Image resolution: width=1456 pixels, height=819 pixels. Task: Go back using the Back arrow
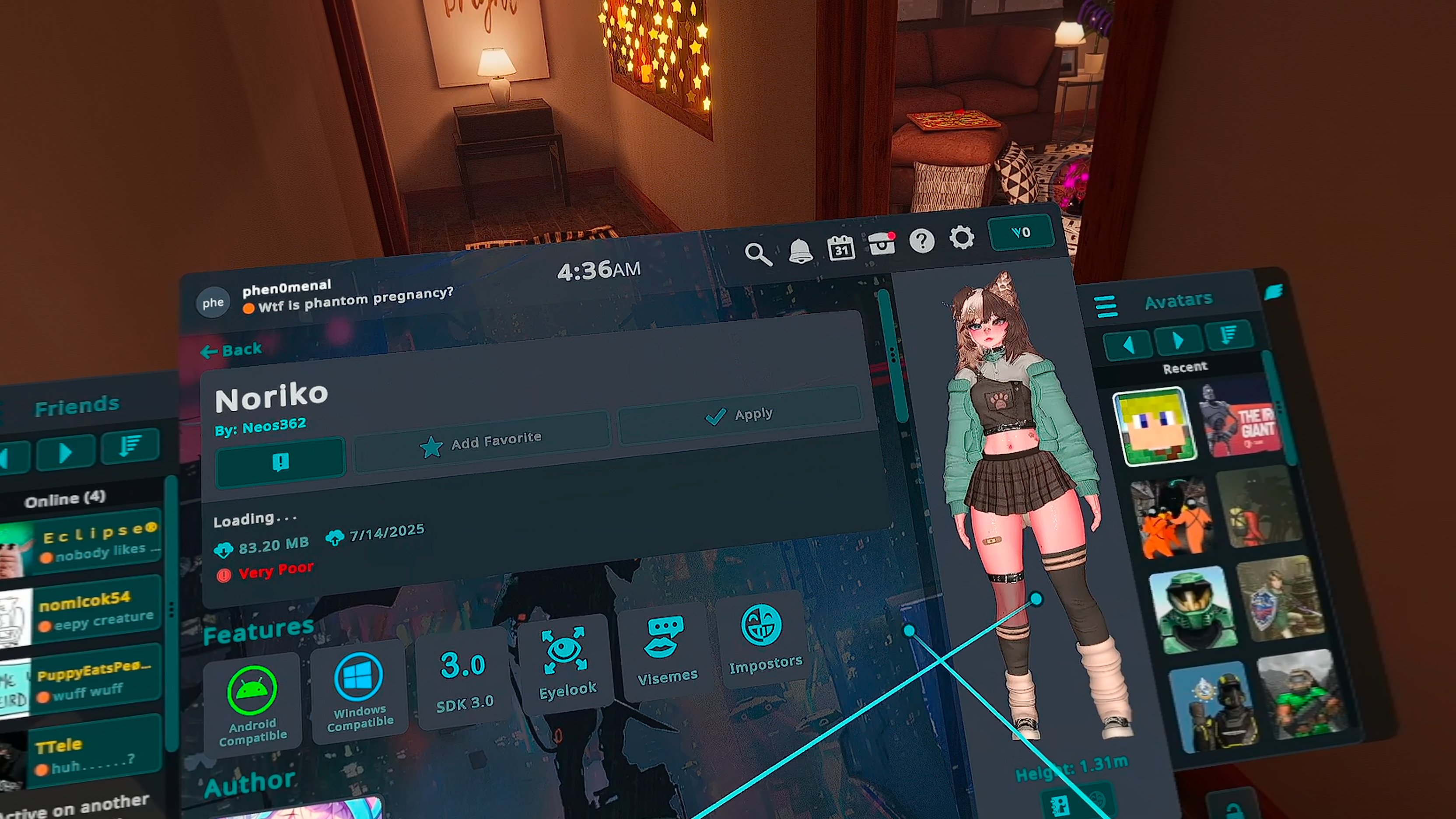232,350
